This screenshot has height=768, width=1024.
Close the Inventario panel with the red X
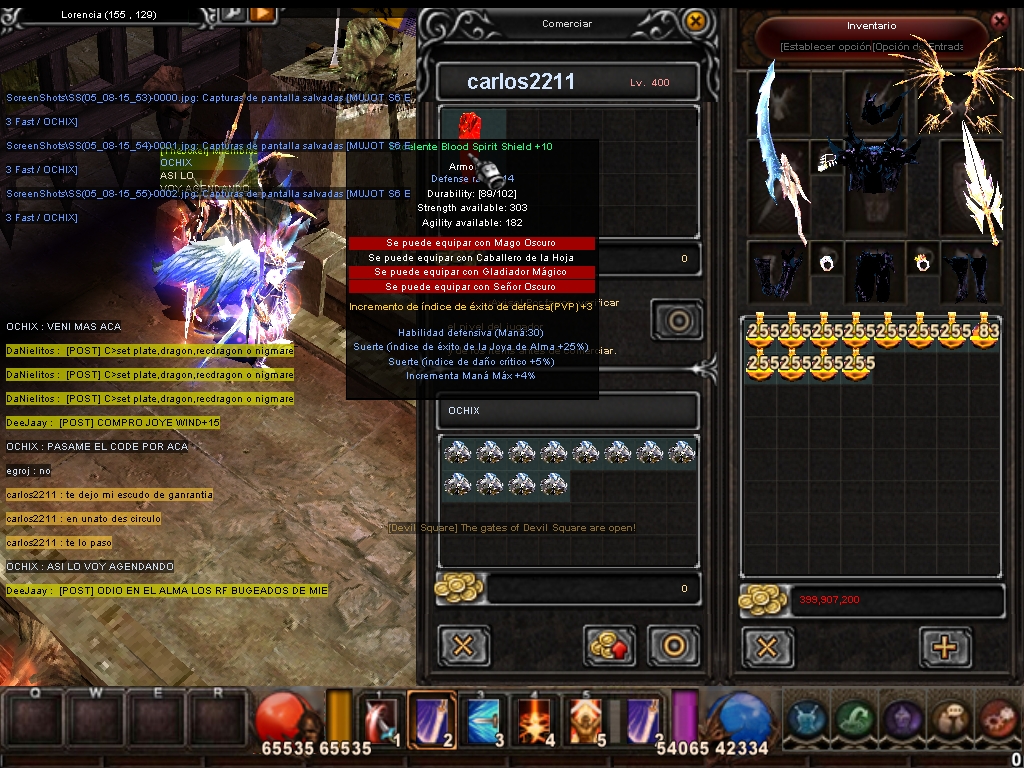tap(998, 20)
